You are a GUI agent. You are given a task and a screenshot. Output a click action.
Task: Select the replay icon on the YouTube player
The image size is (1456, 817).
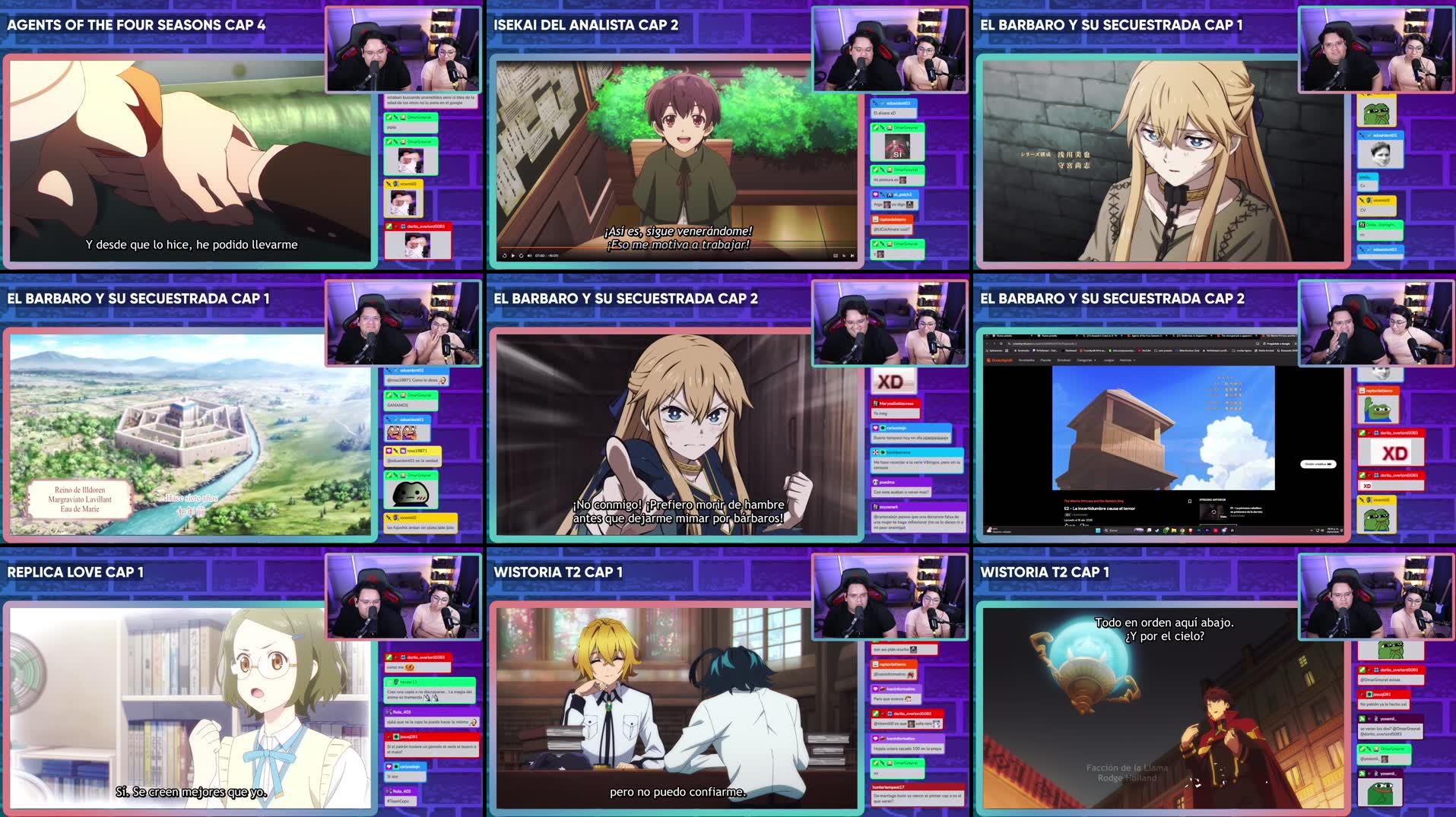[x=505, y=255]
